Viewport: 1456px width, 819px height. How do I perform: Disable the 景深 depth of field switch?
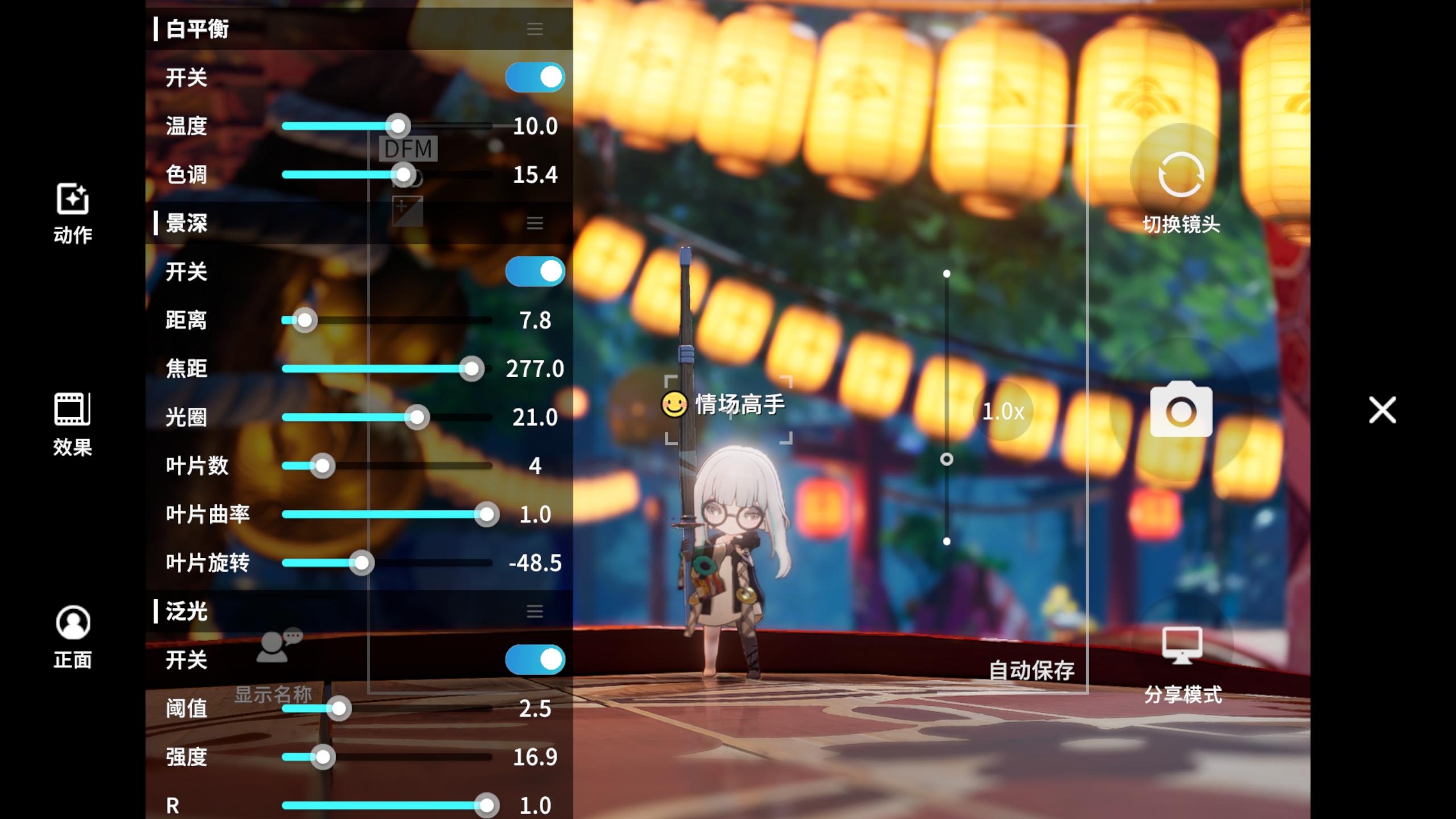(x=533, y=272)
